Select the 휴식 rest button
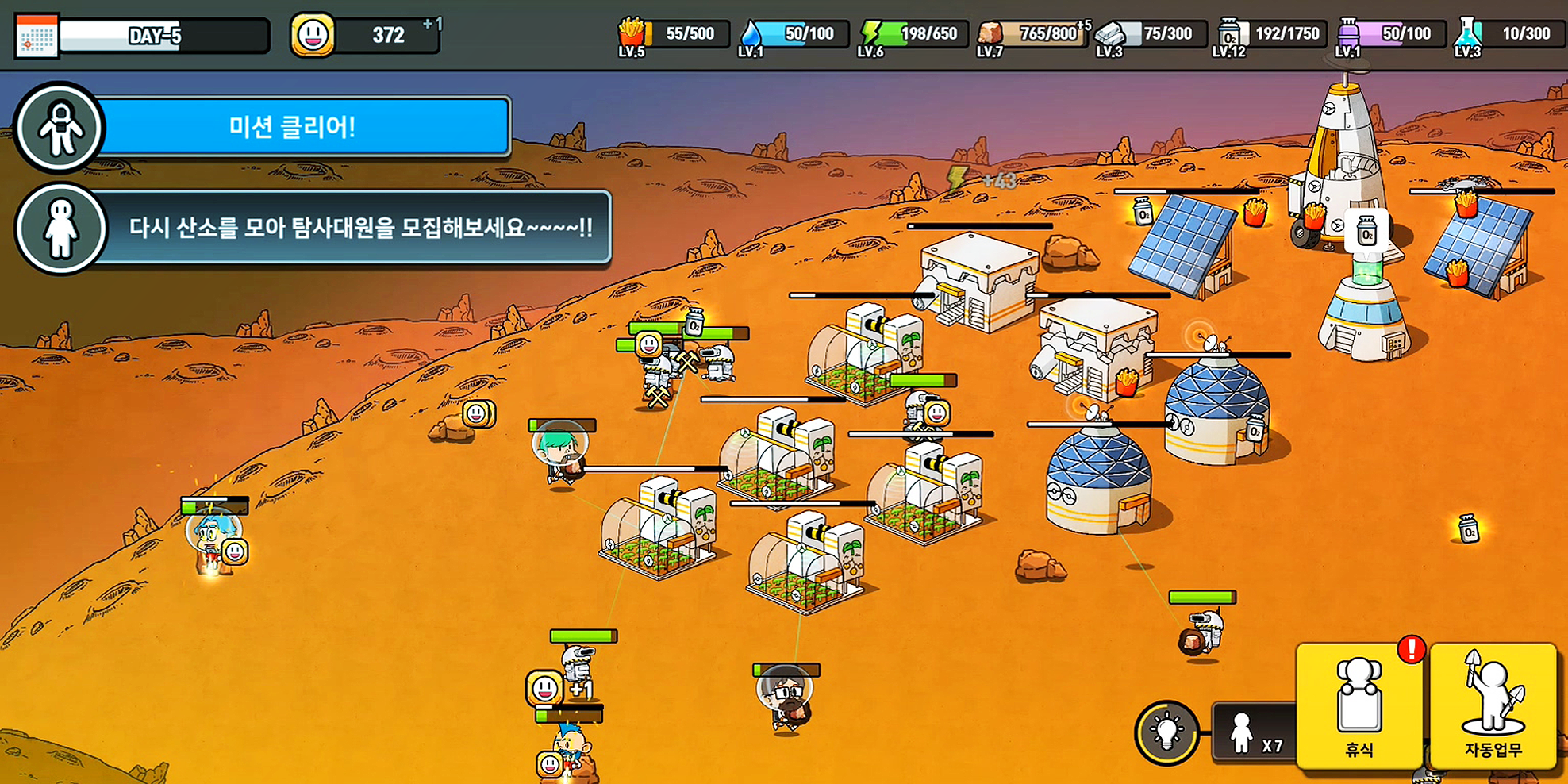 tap(1359, 705)
